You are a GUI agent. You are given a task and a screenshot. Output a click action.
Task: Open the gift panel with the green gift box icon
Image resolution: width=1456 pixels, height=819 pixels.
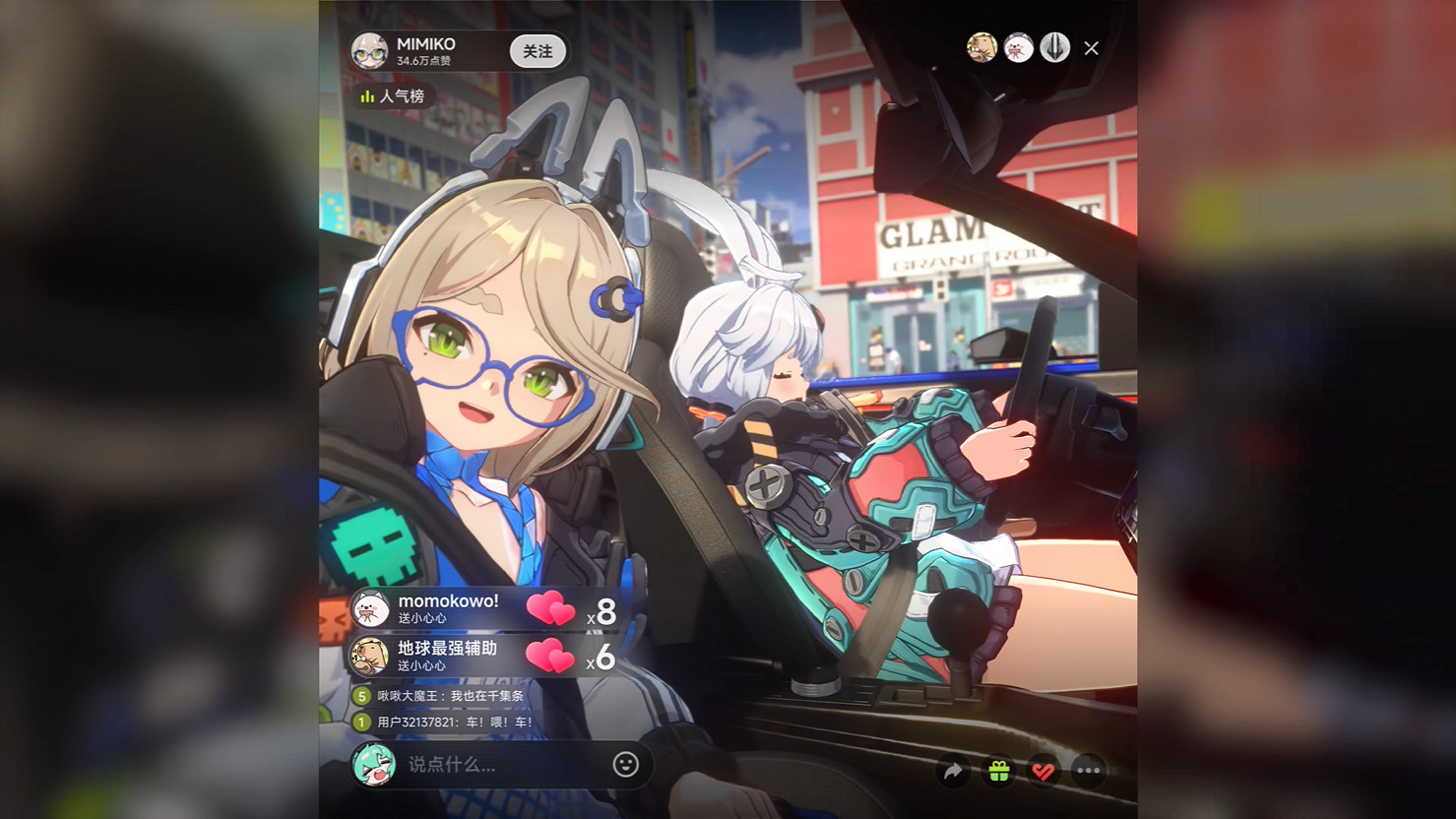[998, 773]
